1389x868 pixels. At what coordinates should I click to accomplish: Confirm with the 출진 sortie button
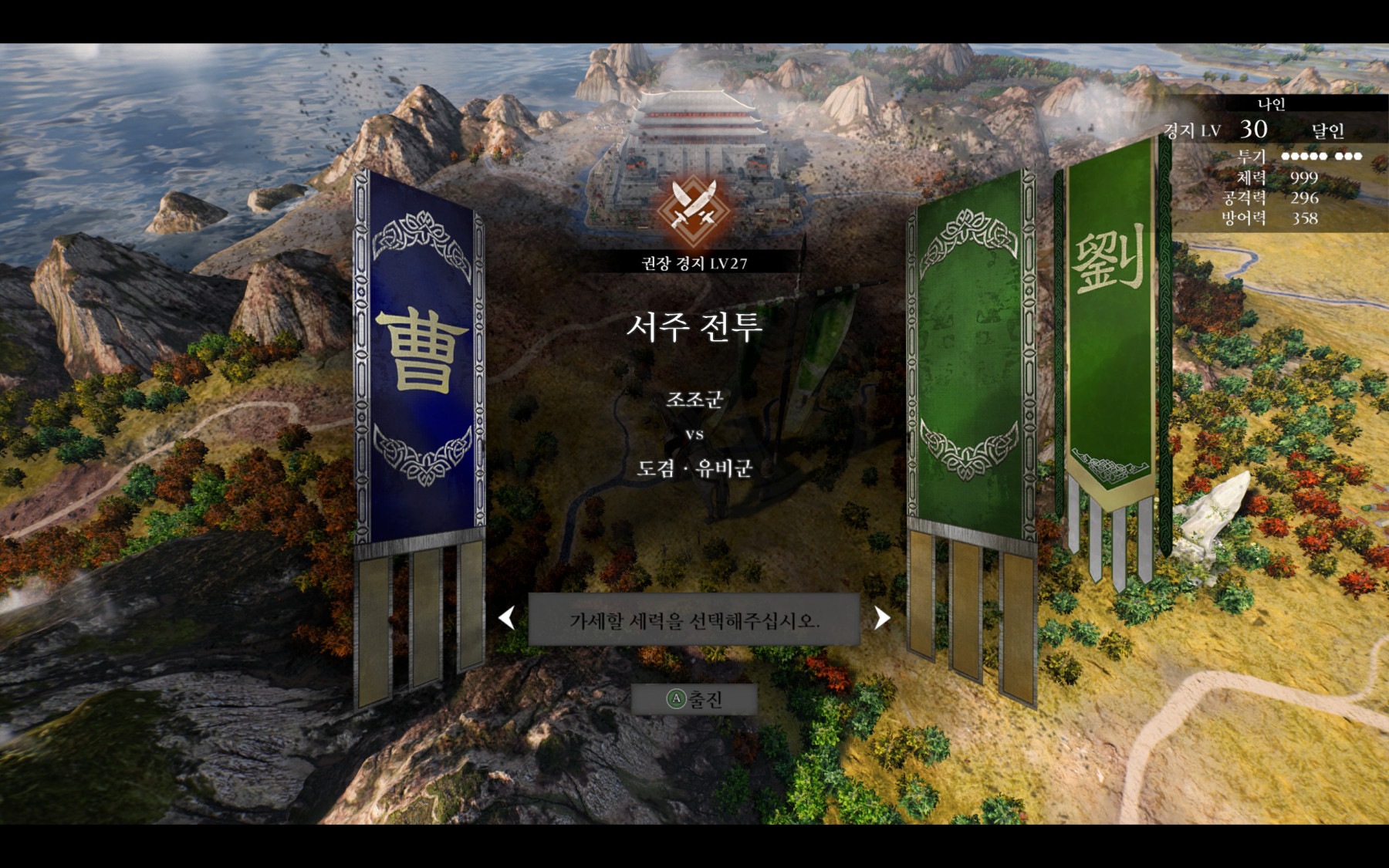click(x=694, y=700)
